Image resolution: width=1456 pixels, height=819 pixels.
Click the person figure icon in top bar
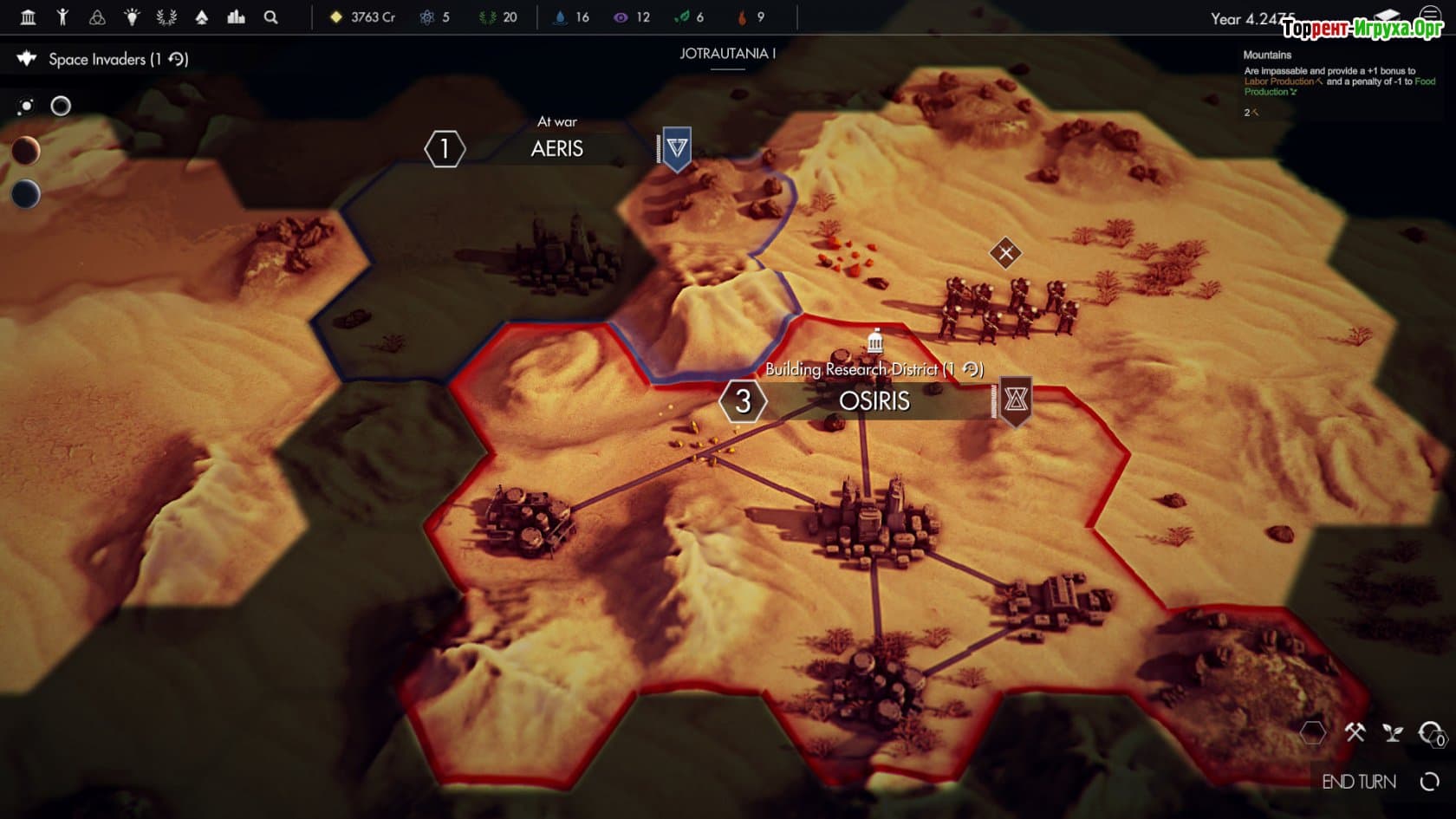62,17
